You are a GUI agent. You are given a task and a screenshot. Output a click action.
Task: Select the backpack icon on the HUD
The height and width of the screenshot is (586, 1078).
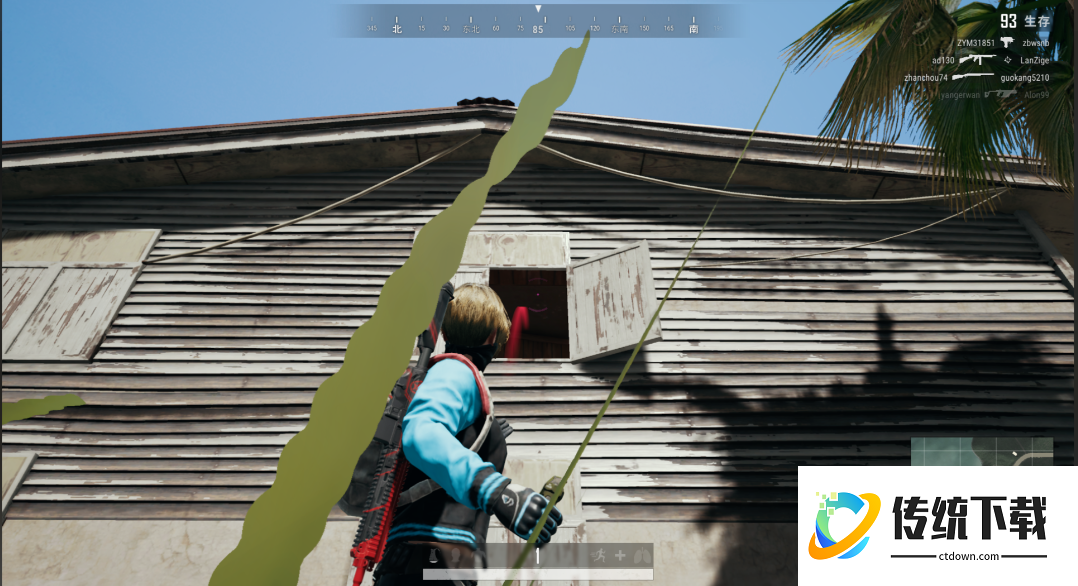click(433, 554)
